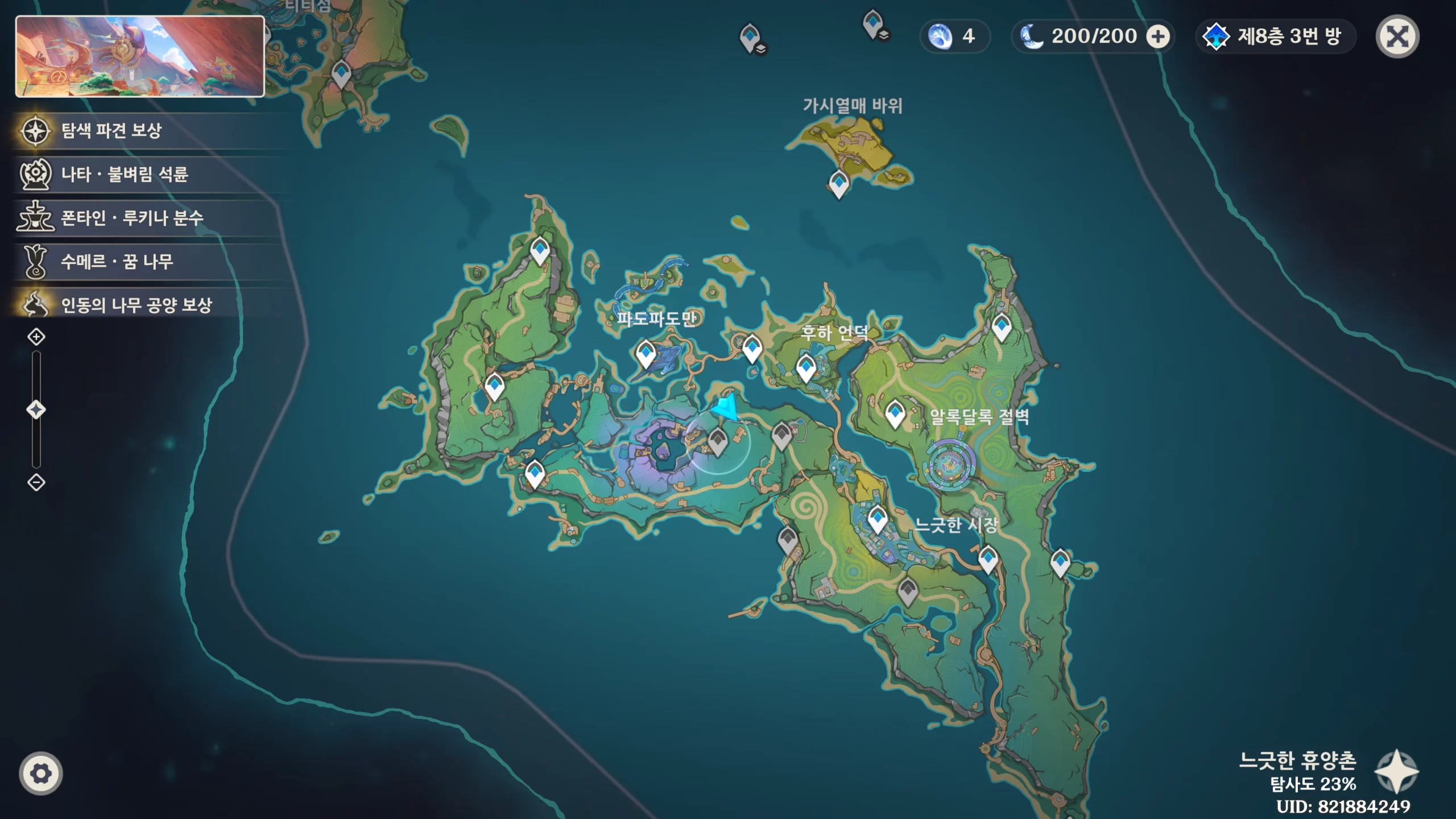Viewport: 1456px width, 819px height.
Task: Select the waypoint on 가시열매 바위 island
Action: (x=839, y=183)
